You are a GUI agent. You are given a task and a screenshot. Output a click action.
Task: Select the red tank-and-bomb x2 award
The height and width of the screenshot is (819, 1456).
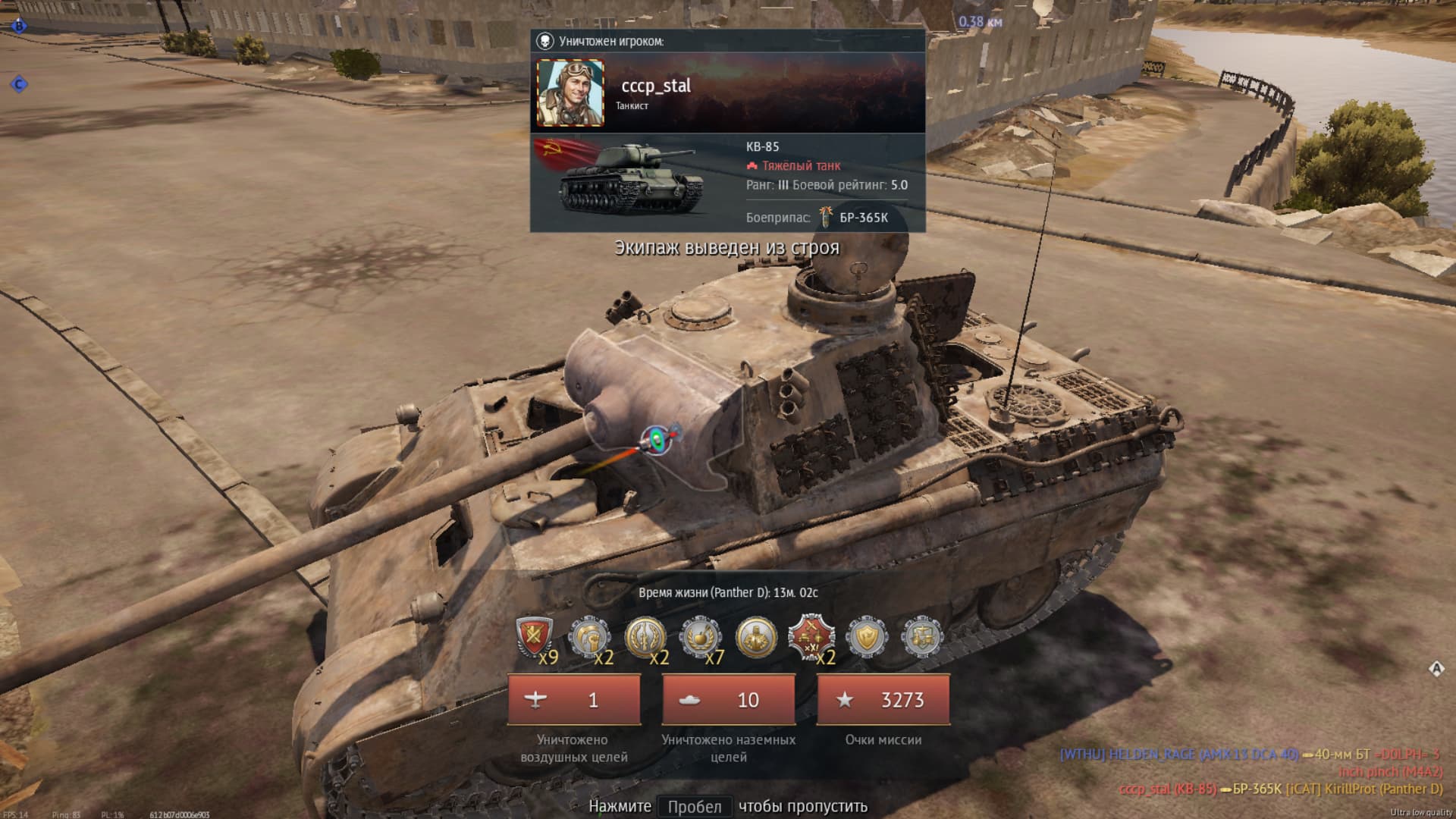[811, 638]
